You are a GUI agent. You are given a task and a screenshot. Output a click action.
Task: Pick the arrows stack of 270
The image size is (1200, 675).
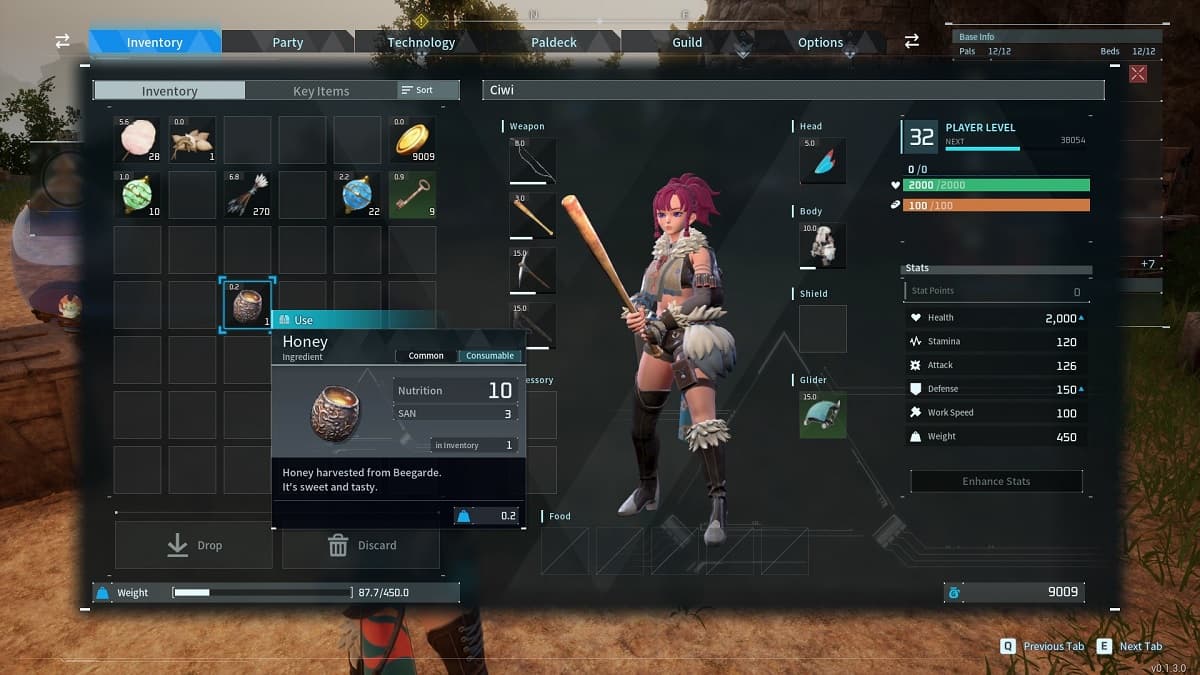(x=247, y=195)
